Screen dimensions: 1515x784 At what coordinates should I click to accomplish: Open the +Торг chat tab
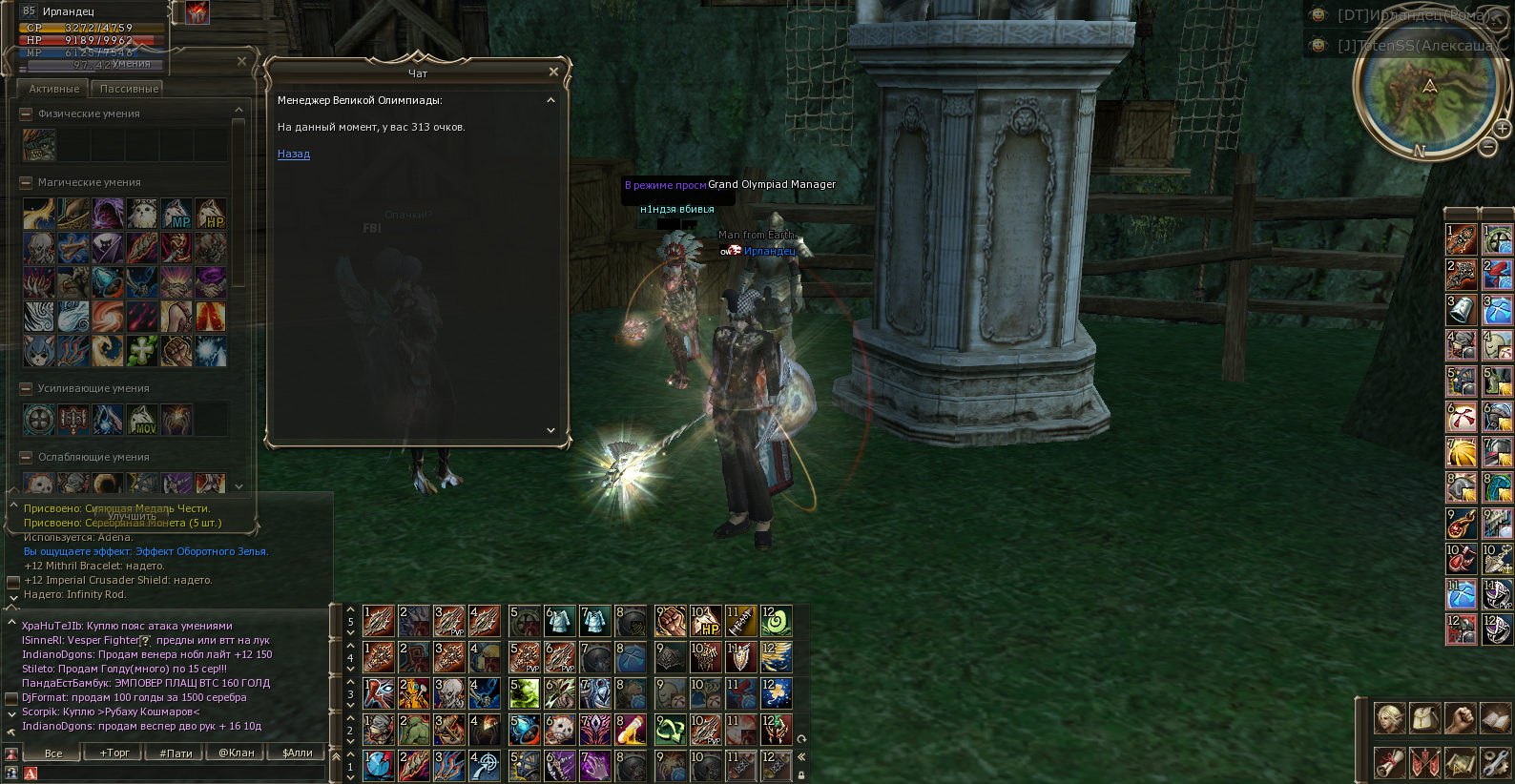tap(114, 753)
